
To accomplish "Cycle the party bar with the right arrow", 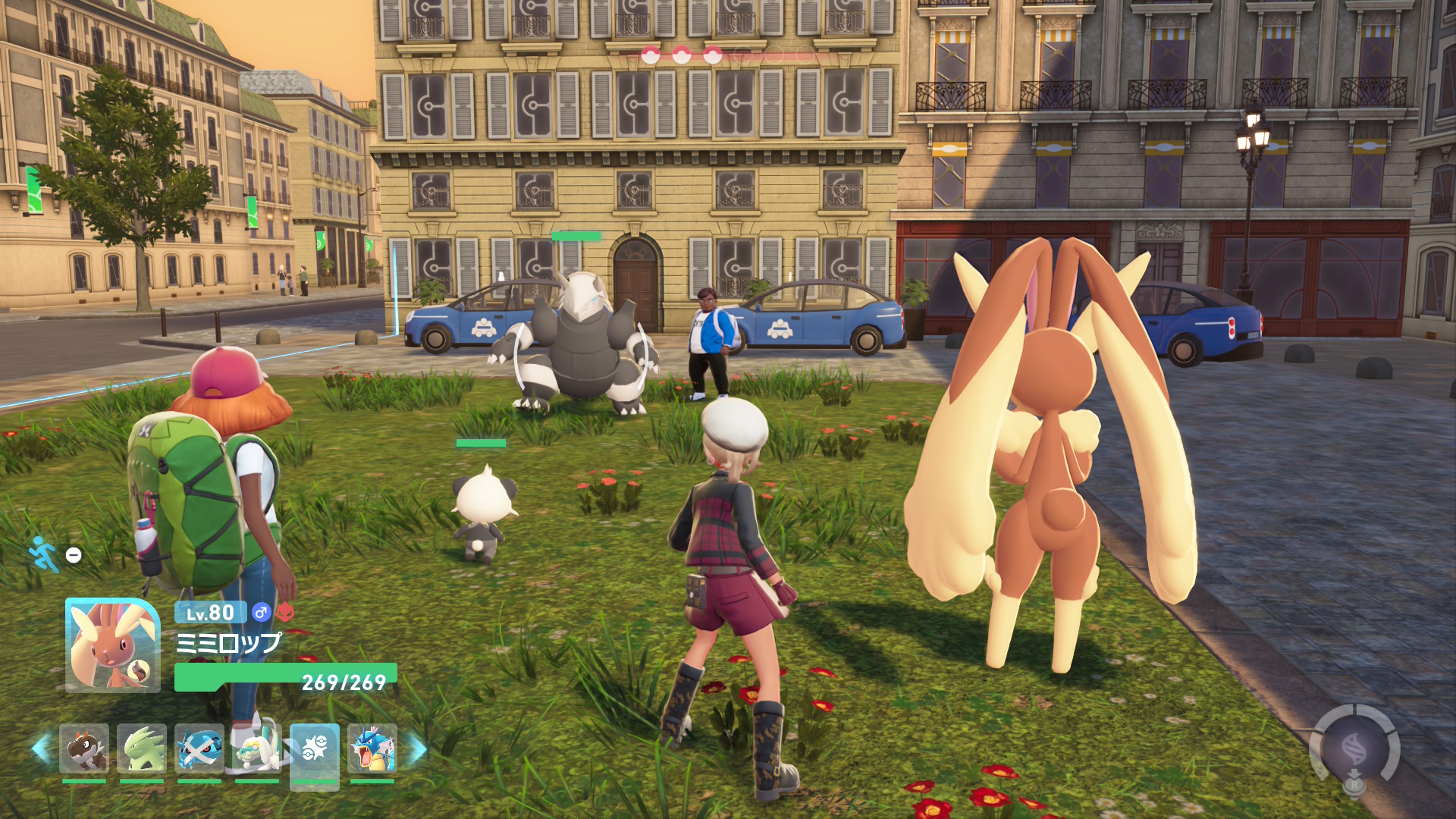I will [417, 748].
